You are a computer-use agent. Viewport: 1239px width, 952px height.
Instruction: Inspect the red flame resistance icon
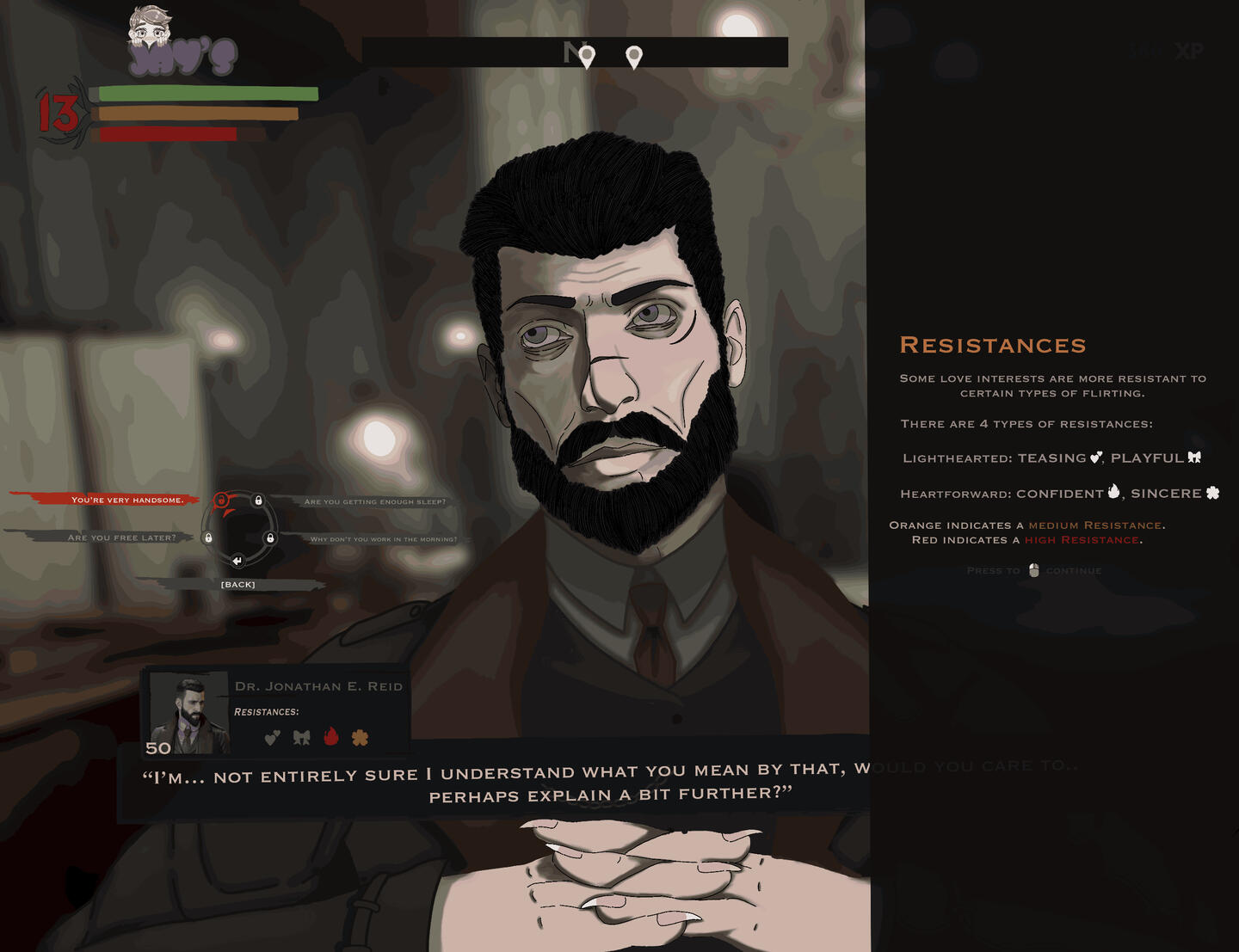[331, 736]
